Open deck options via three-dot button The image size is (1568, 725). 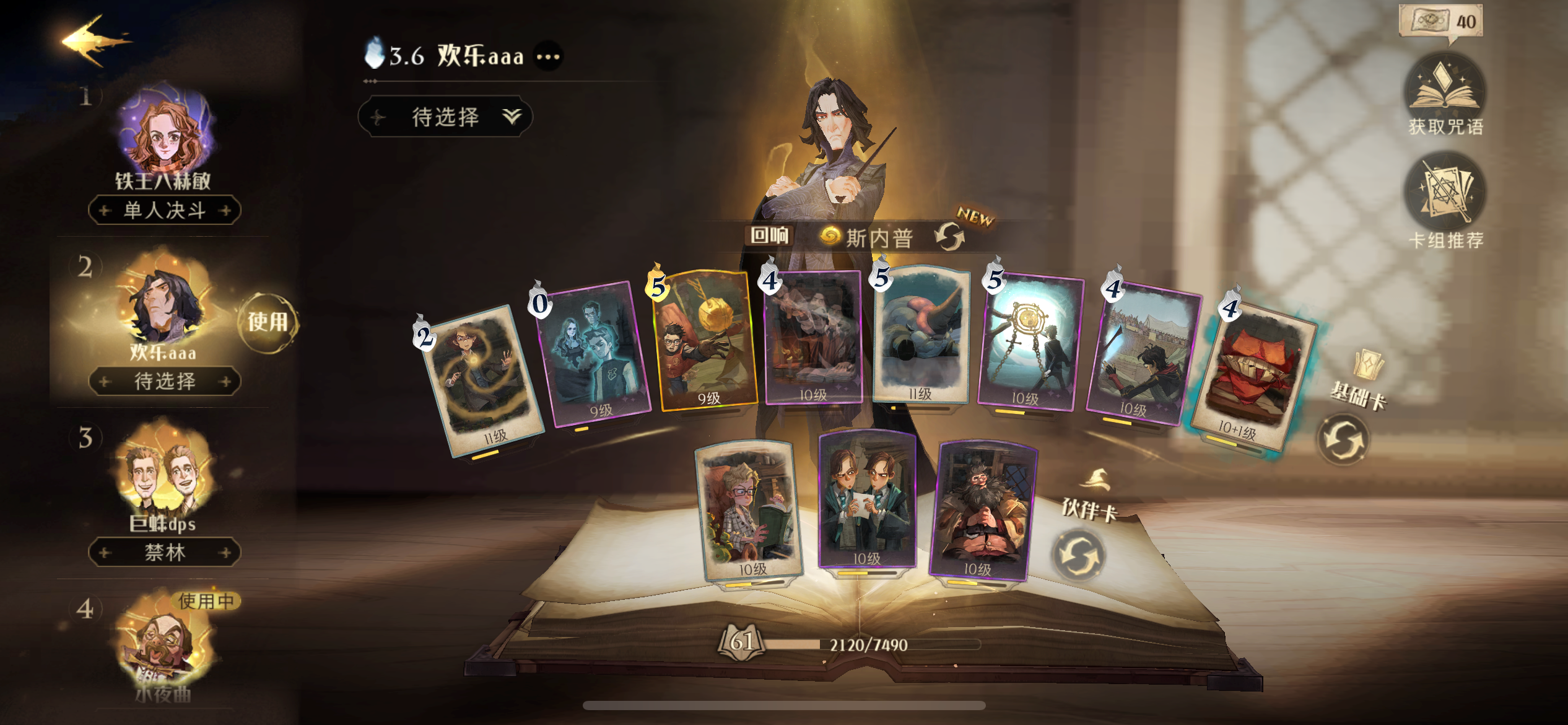[548, 57]
